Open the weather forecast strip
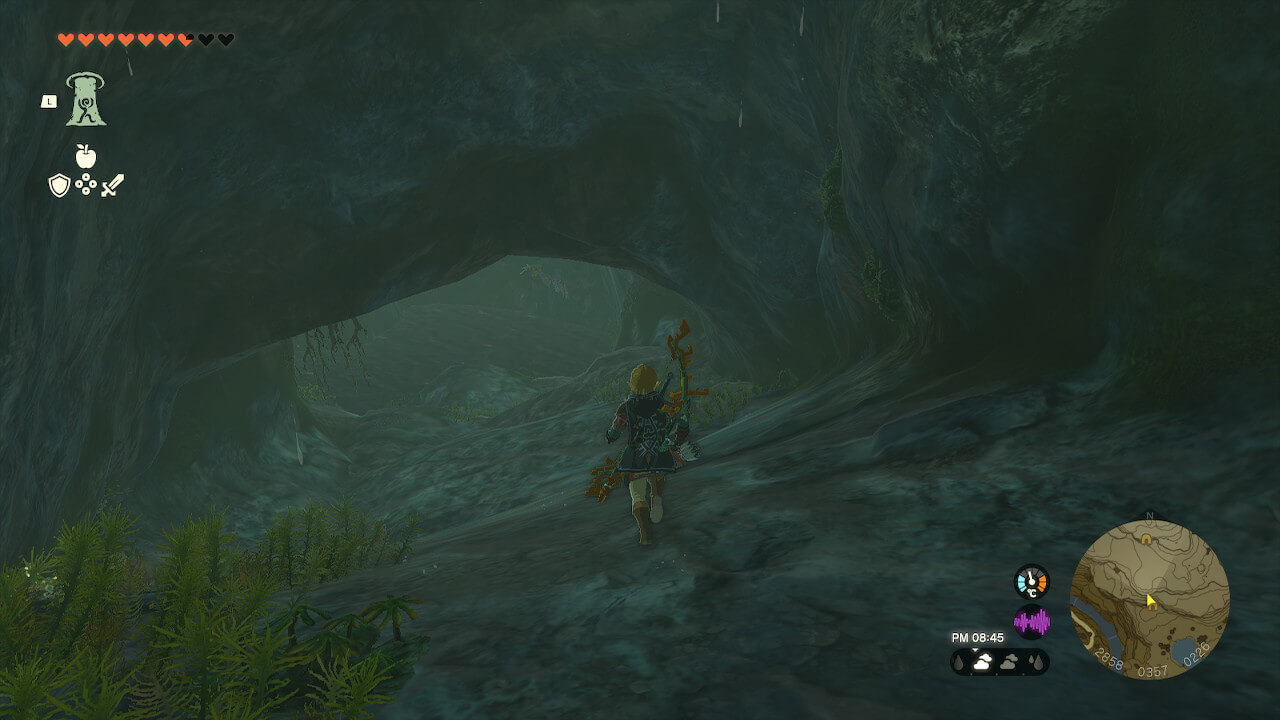Screen dimensions: 1280x720 999,661
